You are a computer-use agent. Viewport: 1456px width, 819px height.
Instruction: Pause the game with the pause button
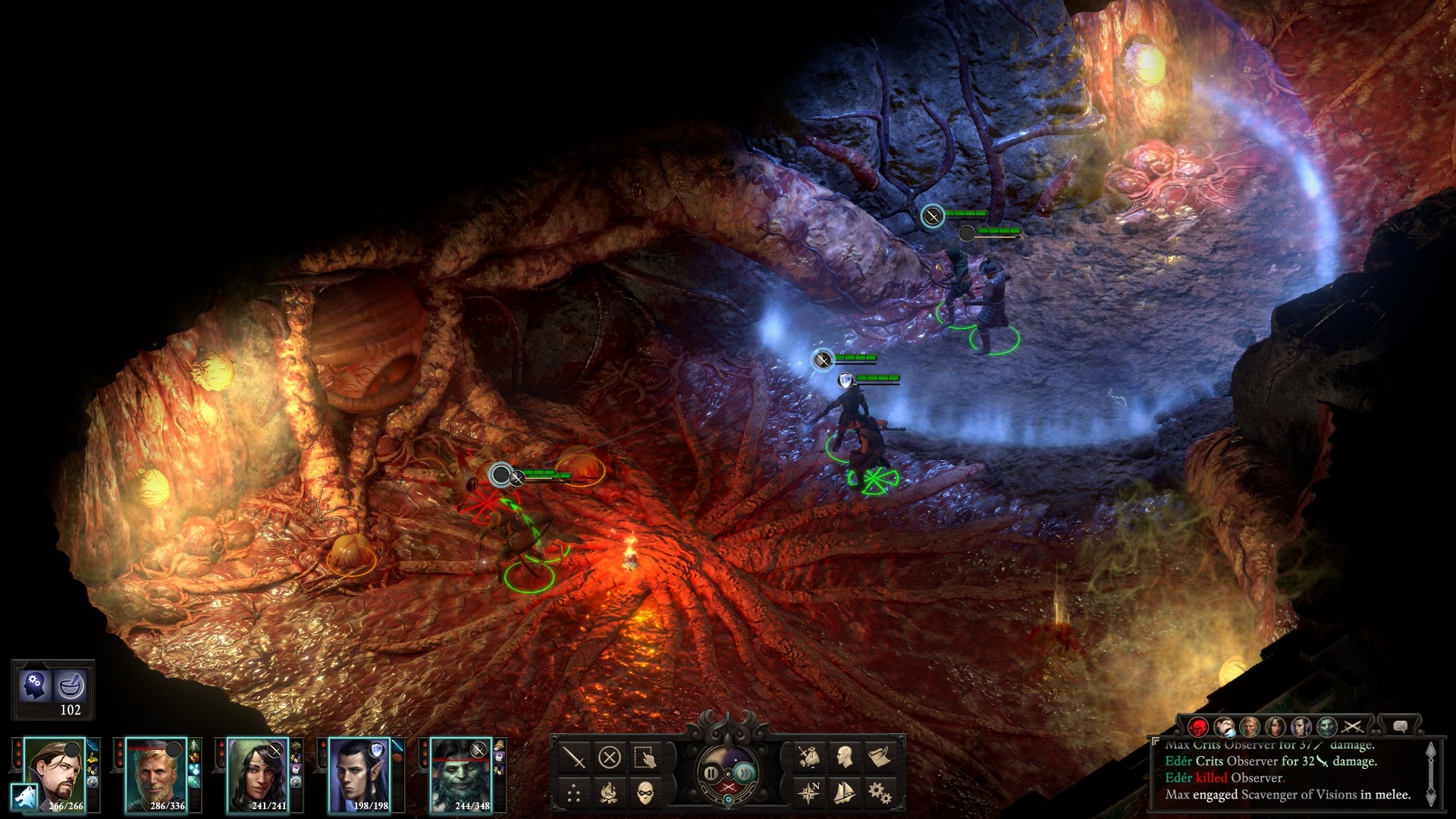[711, 773]
